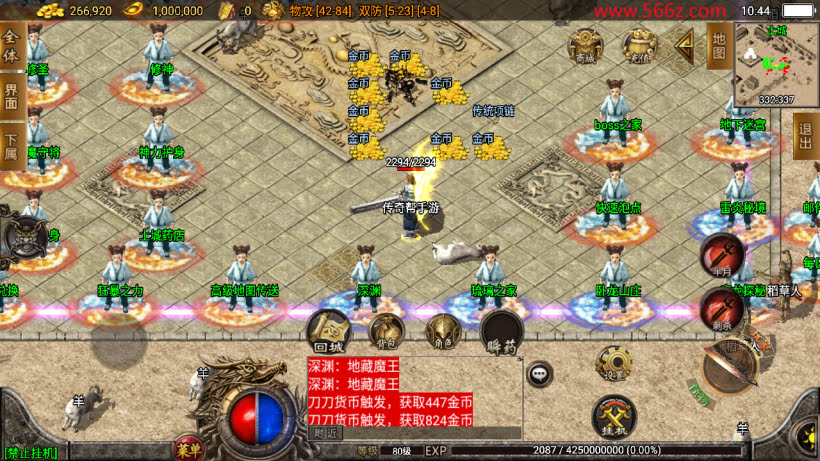Tap the 瞬药 instant potion button
This screenshot has width=820, height=461.
pos(501,332)
